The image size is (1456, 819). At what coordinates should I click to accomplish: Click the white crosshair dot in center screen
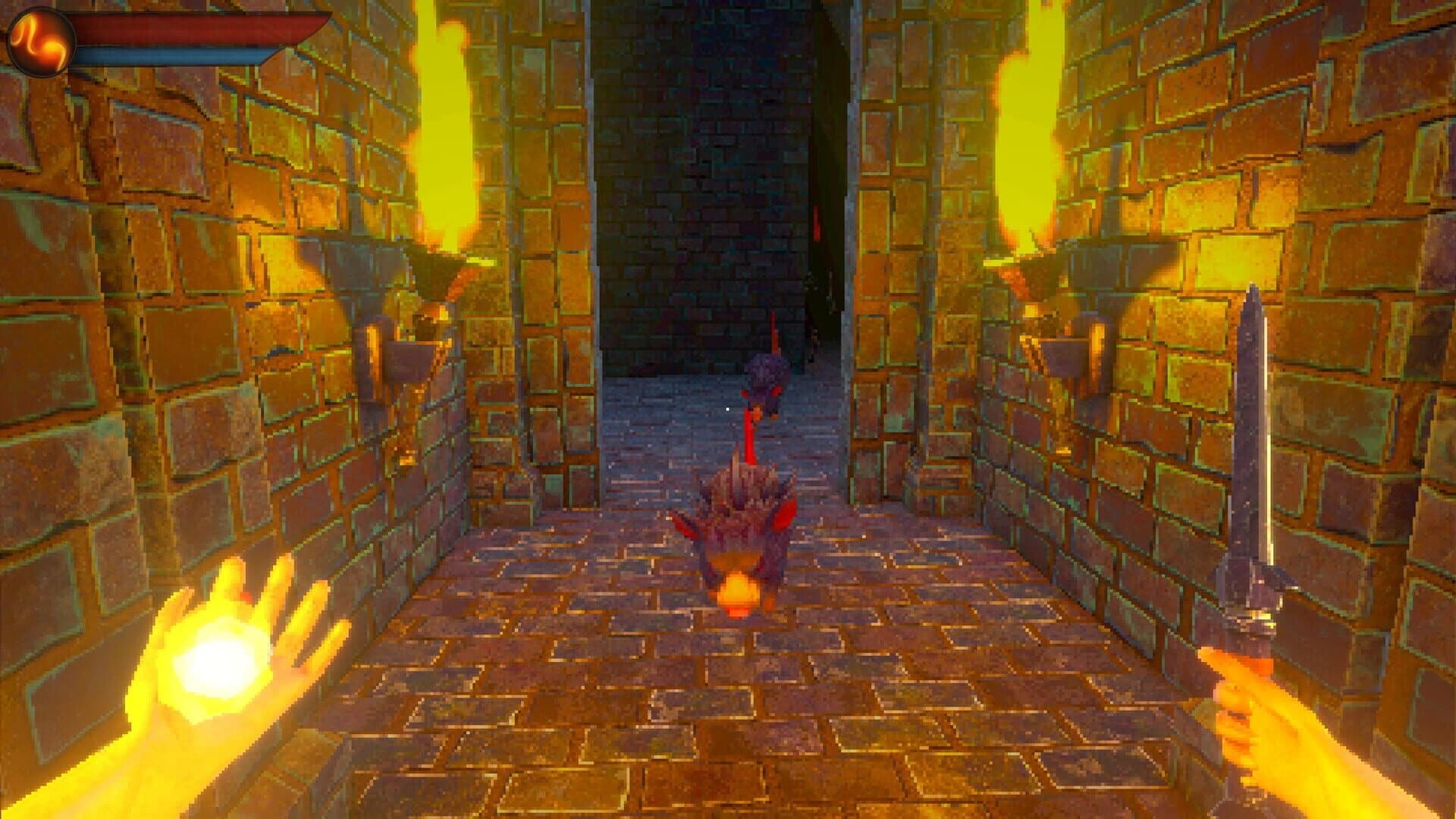coord(728,409)
